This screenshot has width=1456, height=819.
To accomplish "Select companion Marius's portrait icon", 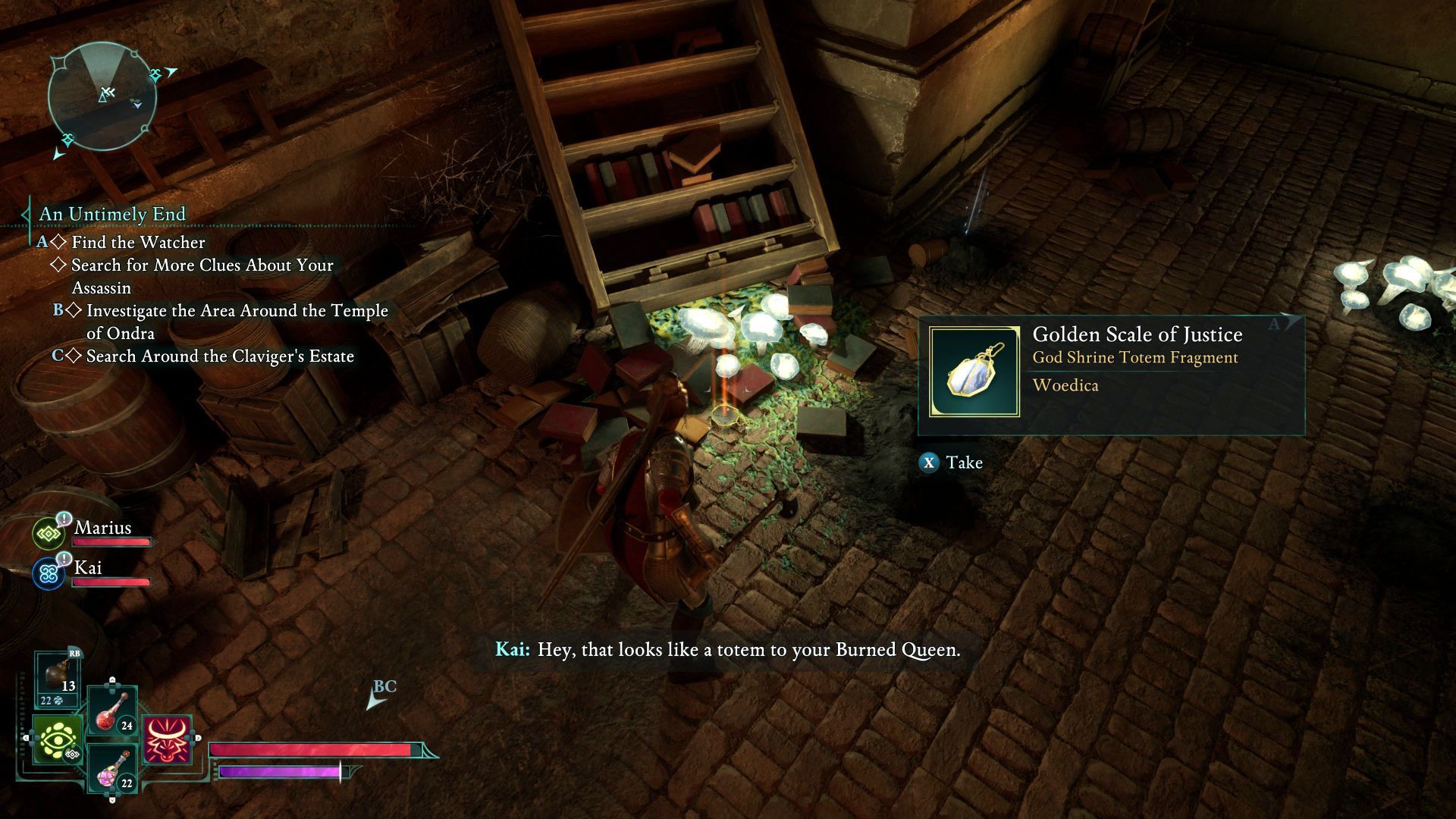I will point(49,533).
